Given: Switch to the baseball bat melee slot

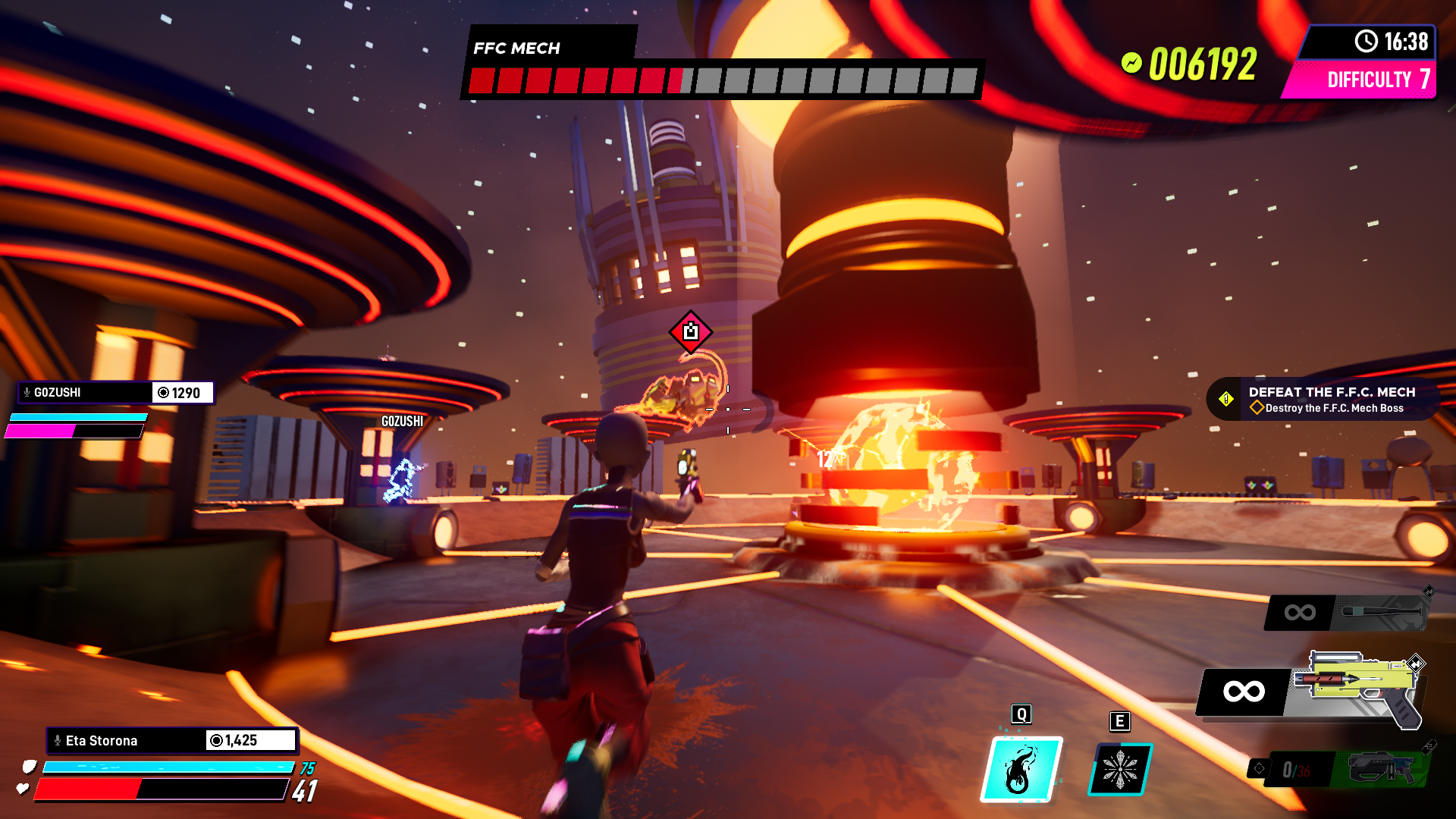Looking at the screenshot, I should tap(1347, 613).
